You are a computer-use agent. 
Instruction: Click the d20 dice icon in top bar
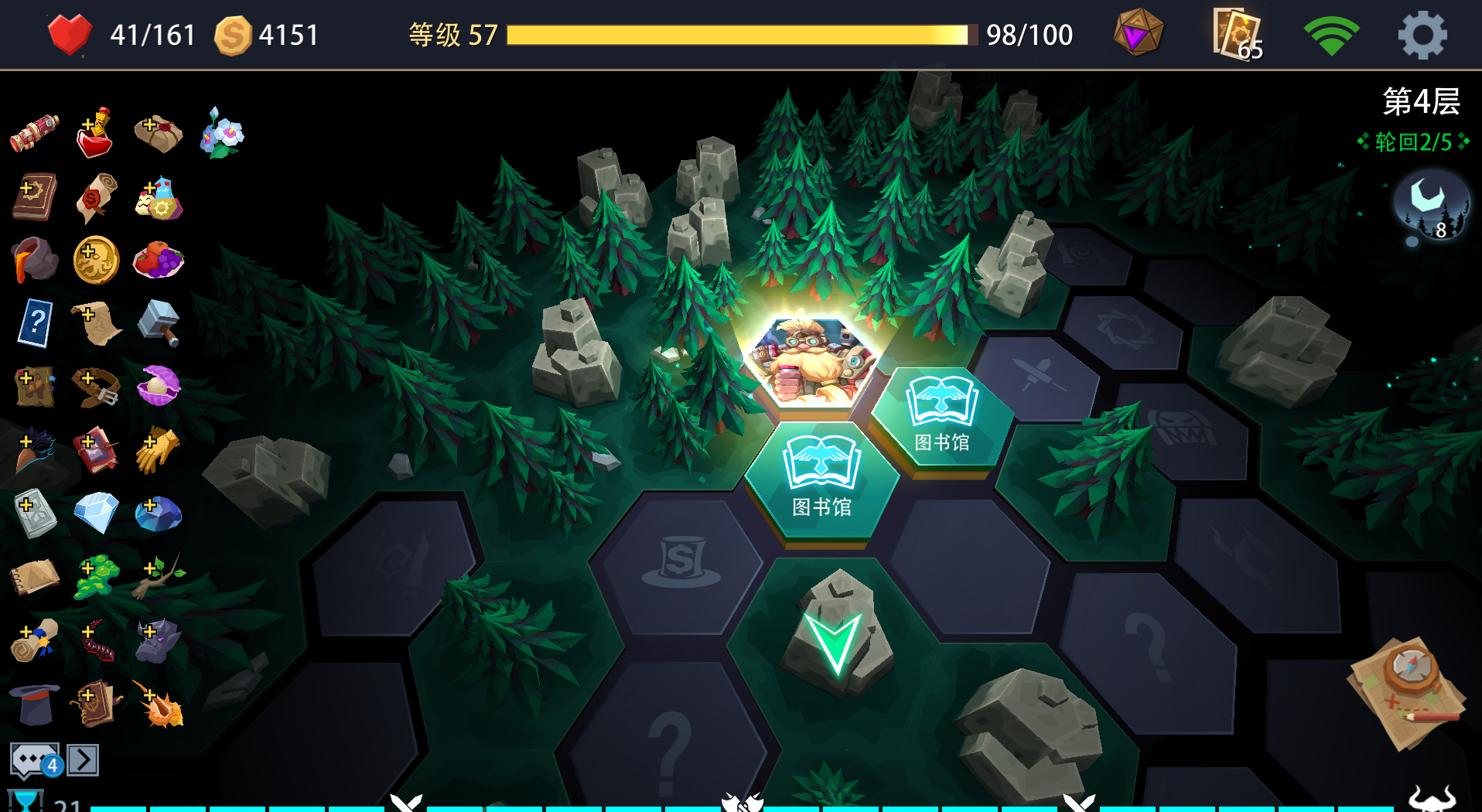[1137, 32]
